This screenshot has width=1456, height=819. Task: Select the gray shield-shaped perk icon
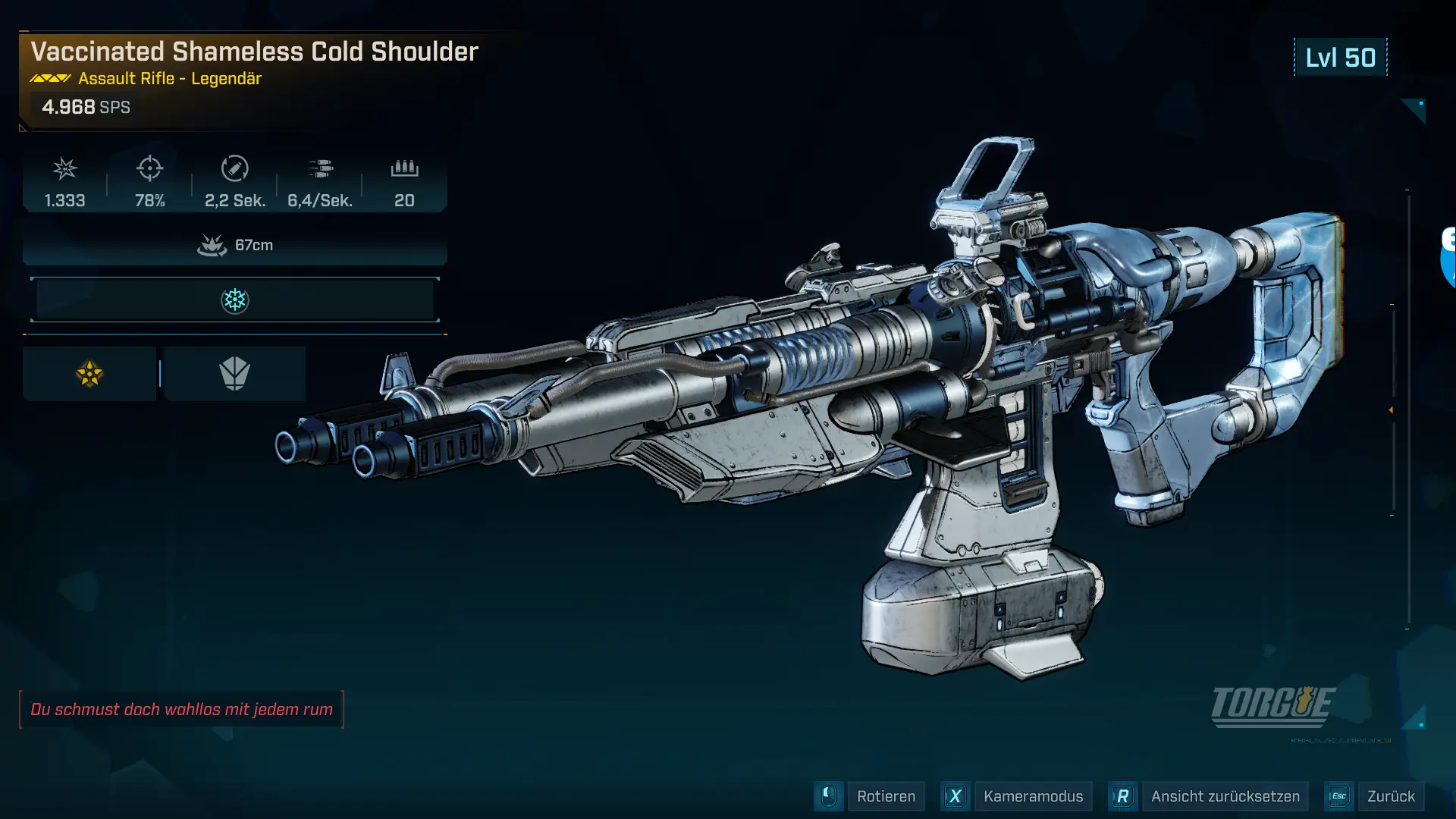[234, 374]
